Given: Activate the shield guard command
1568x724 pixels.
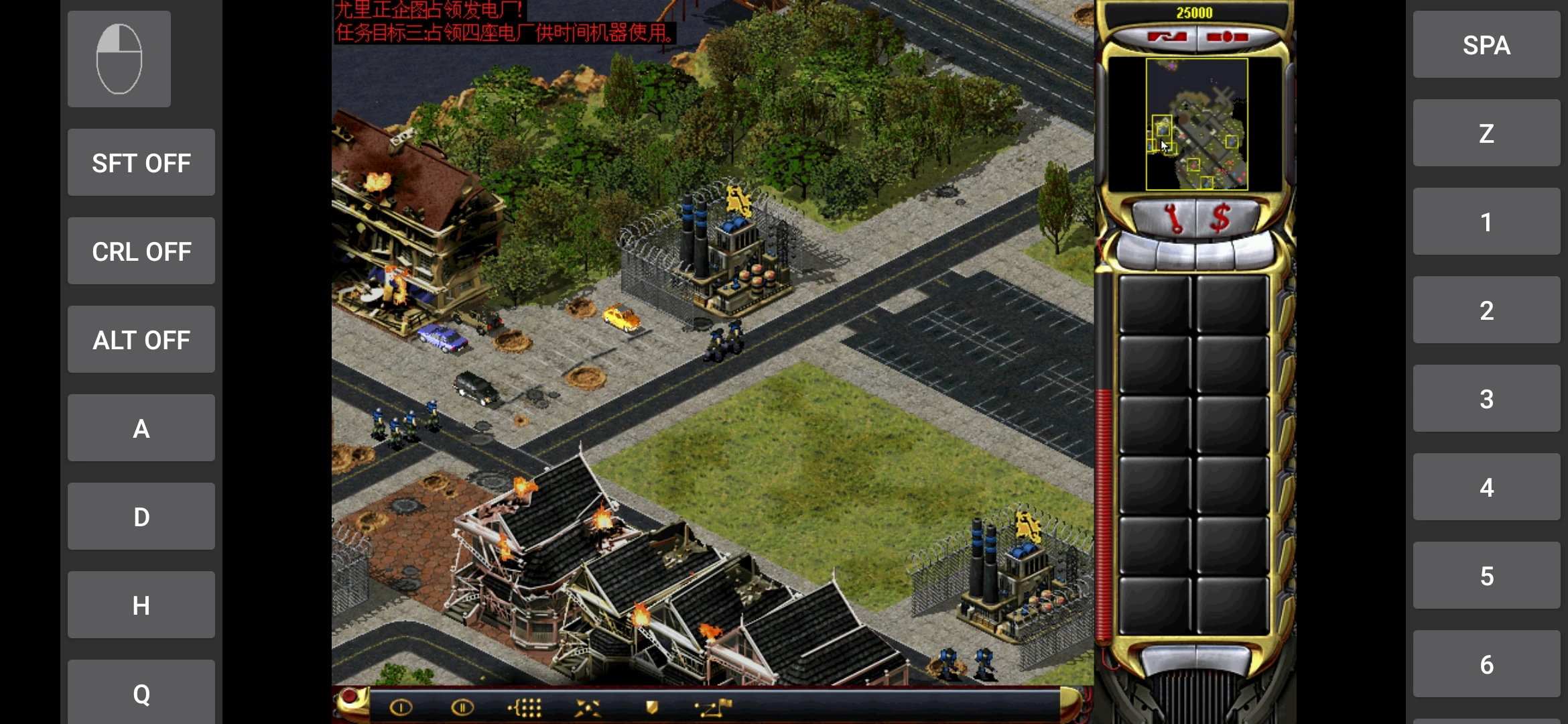Looking at the screenshot, I should click(x=651, y=707).
